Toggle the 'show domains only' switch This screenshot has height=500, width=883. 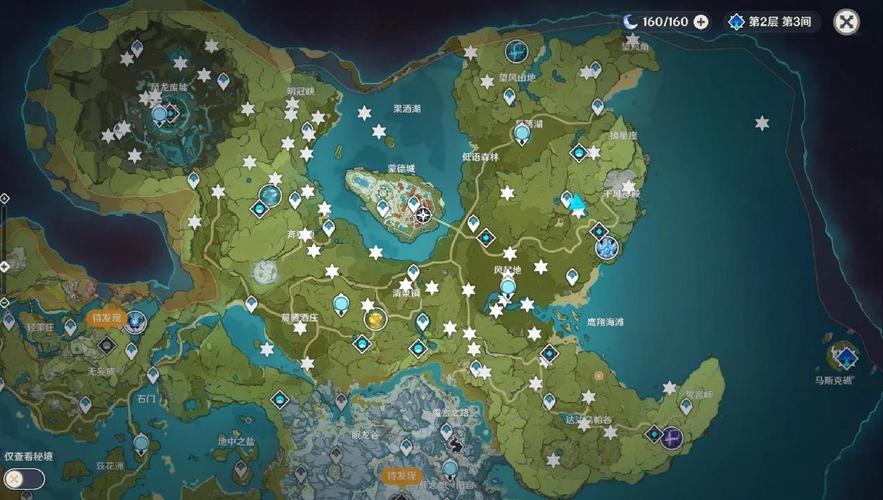pos(23,479)
